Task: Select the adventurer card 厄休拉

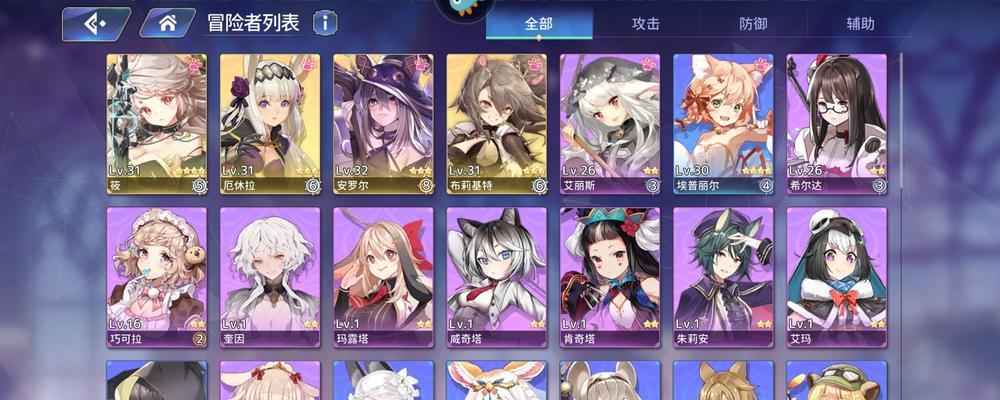Action: (270, 122)
